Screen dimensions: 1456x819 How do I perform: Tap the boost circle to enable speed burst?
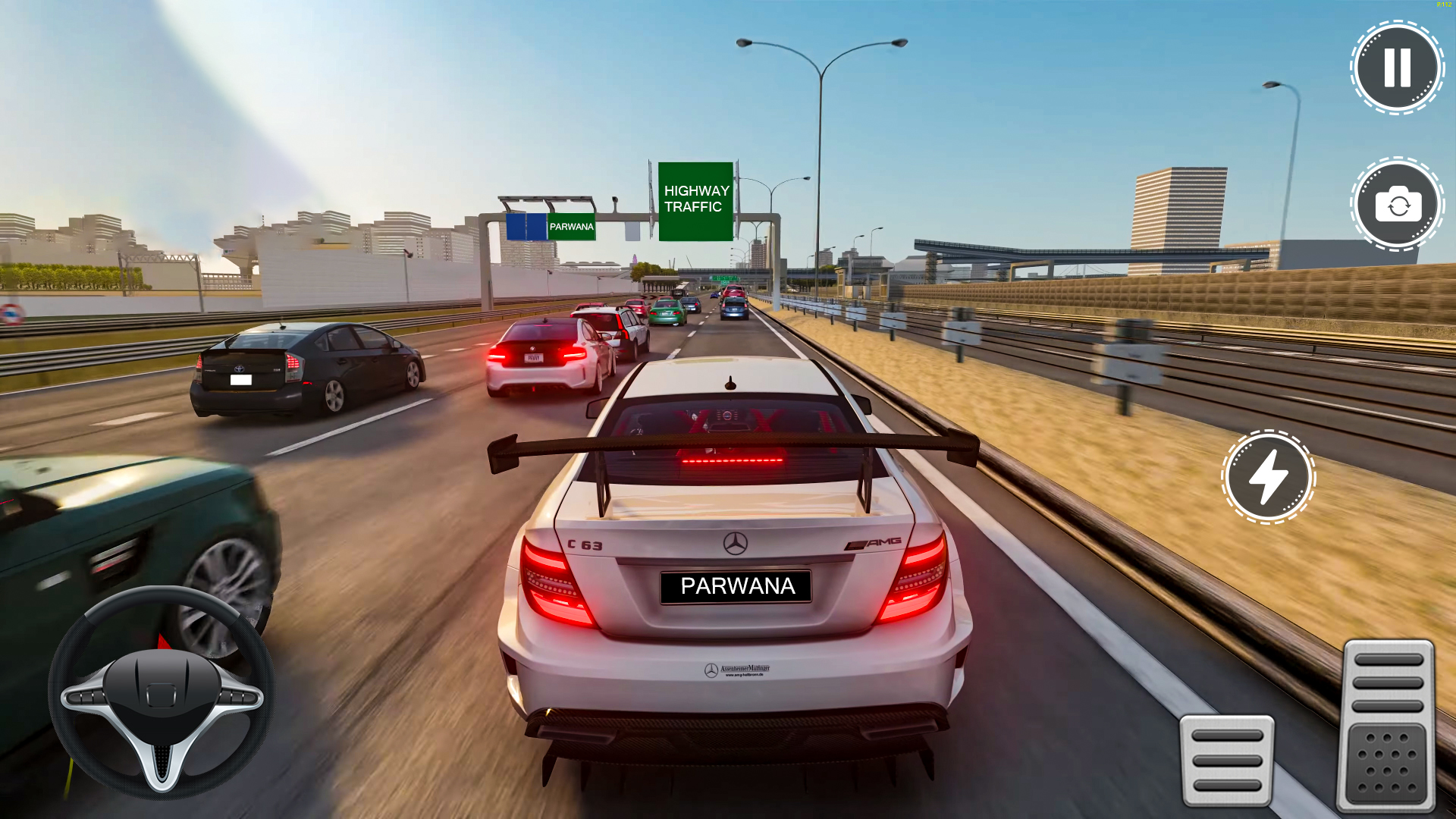1267,477
